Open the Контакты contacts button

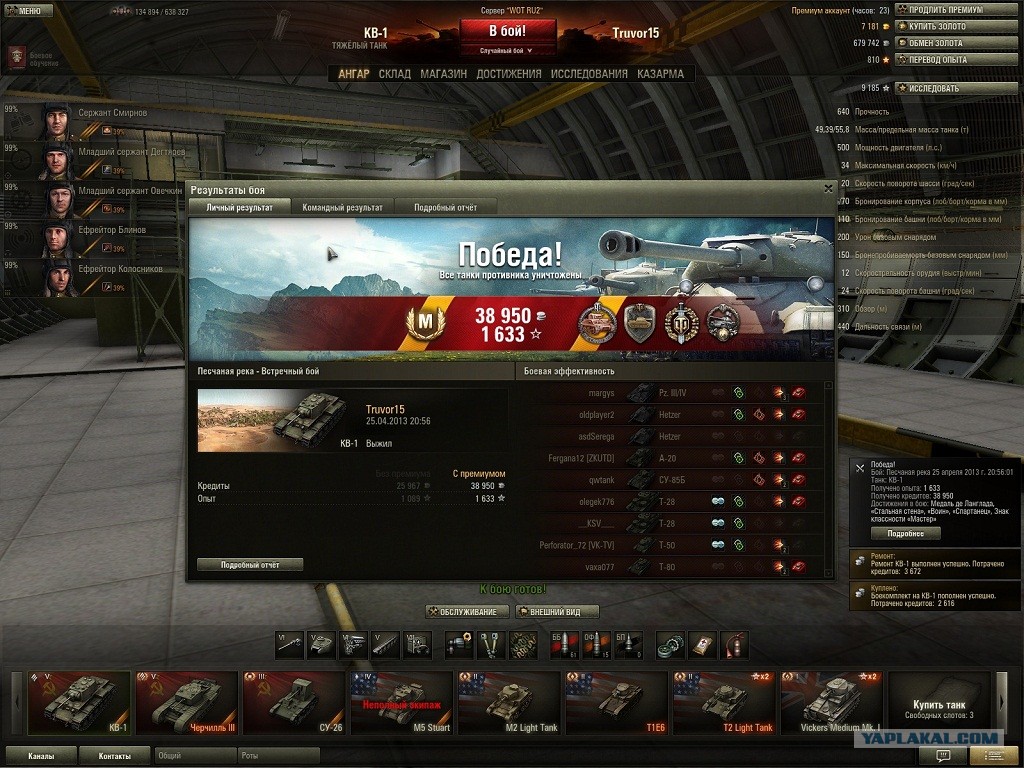(x=114, y=756)
